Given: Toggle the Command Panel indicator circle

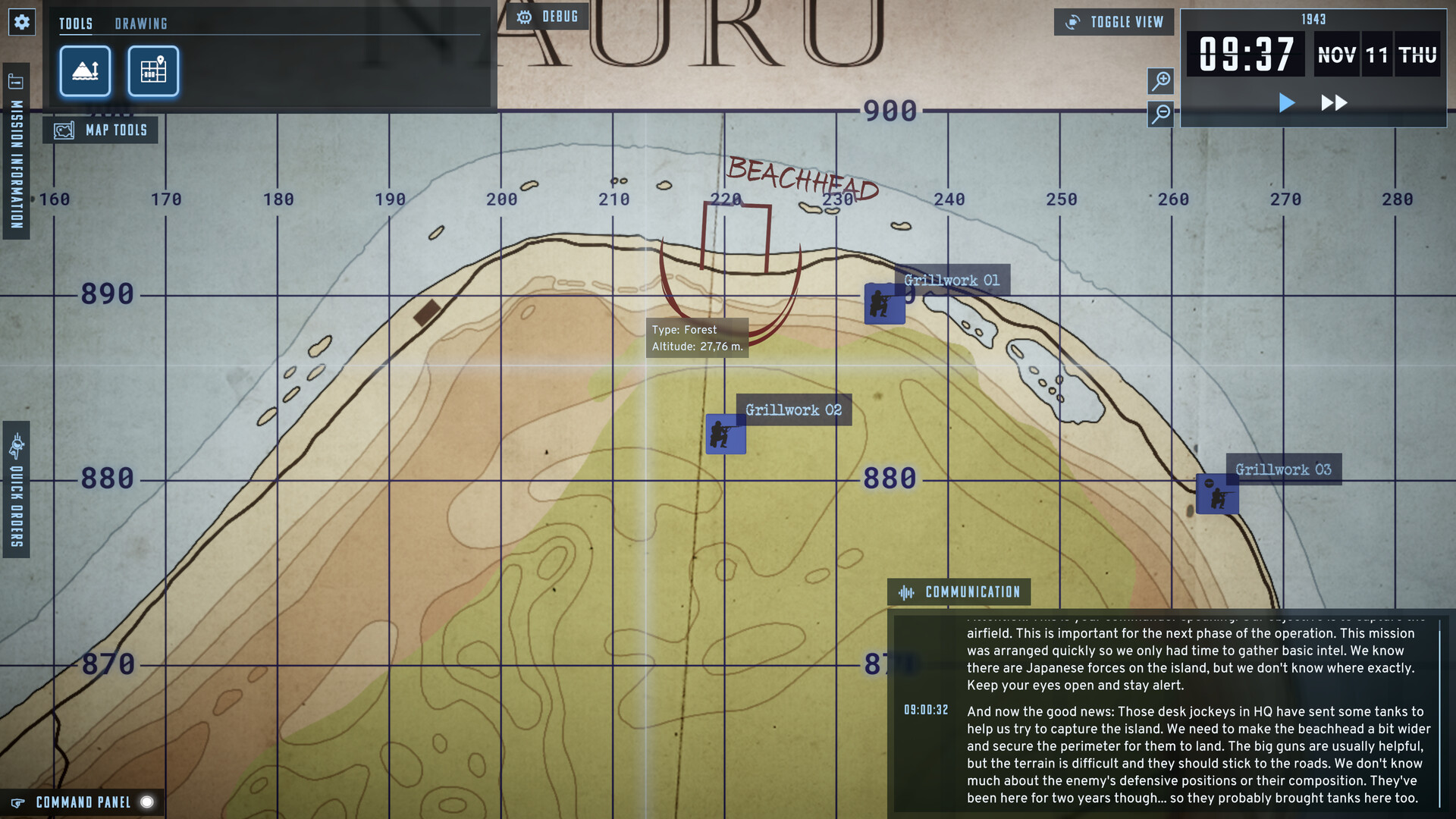Looking at the screenshot, I should 146,802.
